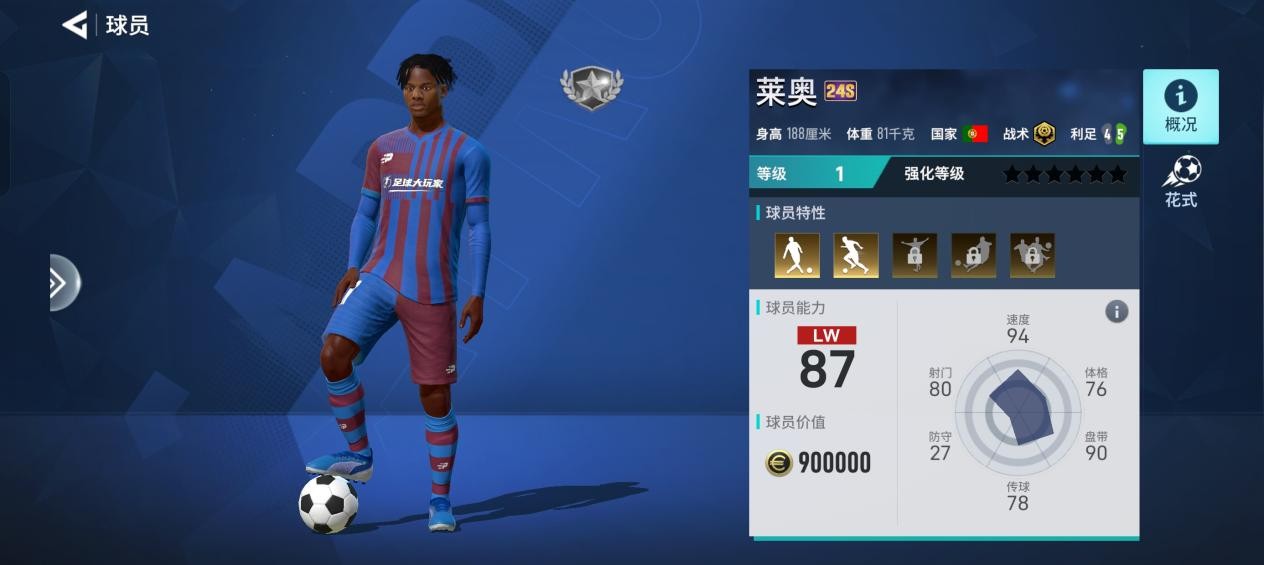
Task: Tap the info icon in the ability panel
Action: click(1116, 312)
